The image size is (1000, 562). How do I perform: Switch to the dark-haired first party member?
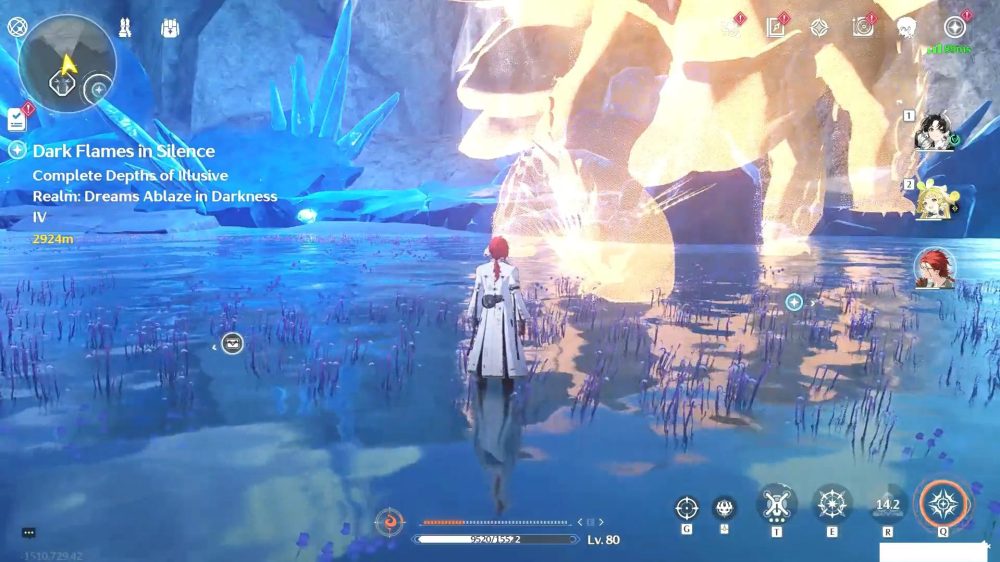pos(934,132)
